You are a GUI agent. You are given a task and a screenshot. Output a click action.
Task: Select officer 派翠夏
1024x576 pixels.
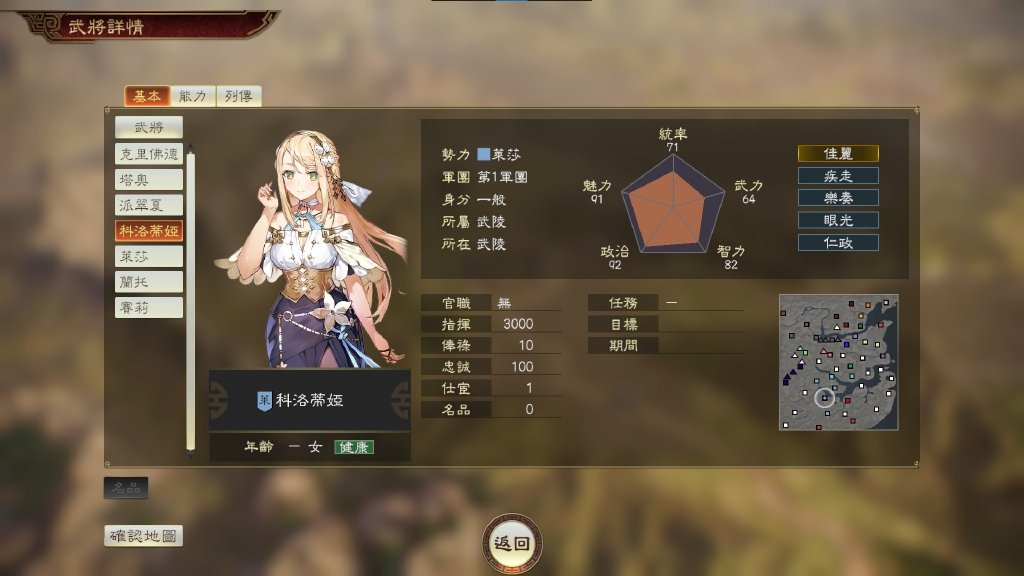pos(149,205)
